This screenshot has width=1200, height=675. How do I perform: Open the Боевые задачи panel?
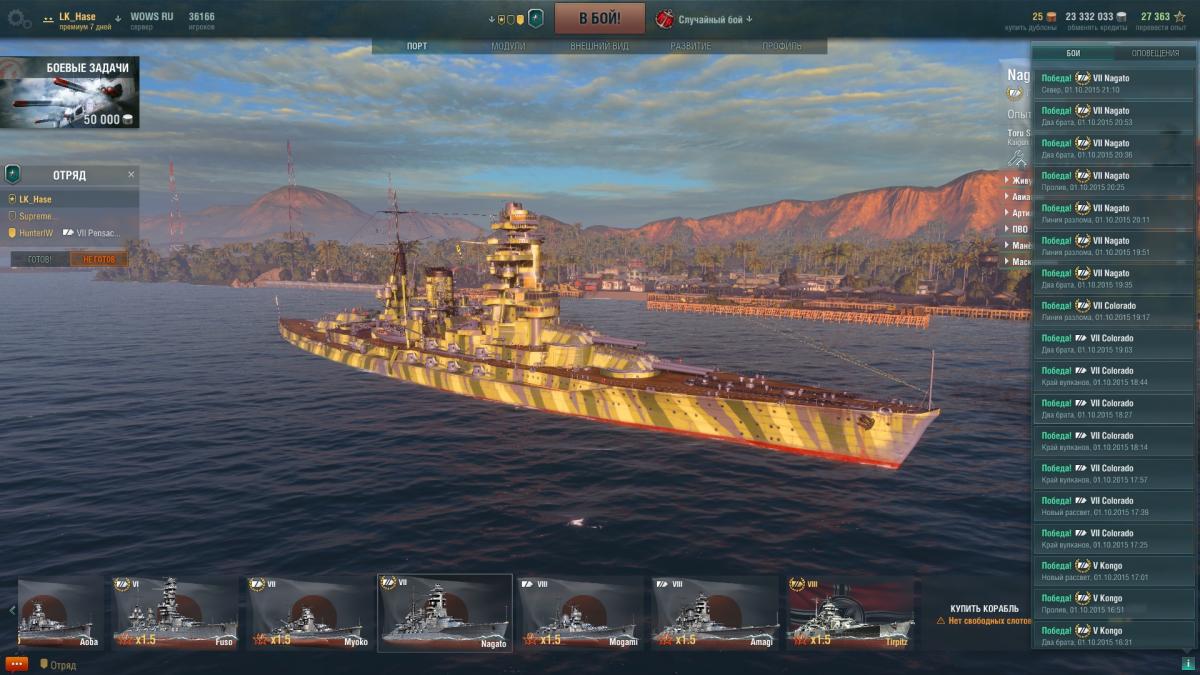tap(70, 93)
